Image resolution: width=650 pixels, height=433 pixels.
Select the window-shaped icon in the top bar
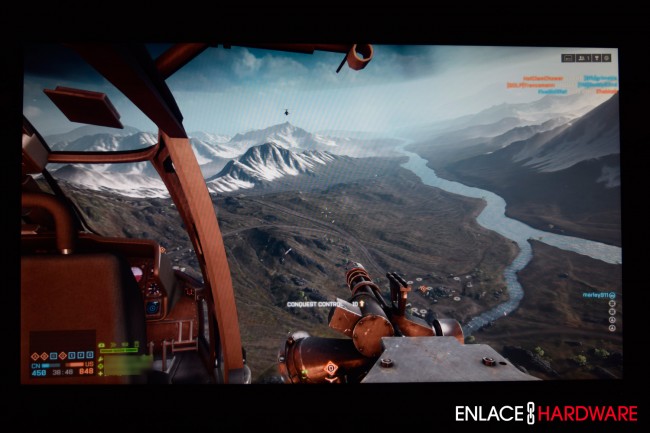tap(568, 58)
